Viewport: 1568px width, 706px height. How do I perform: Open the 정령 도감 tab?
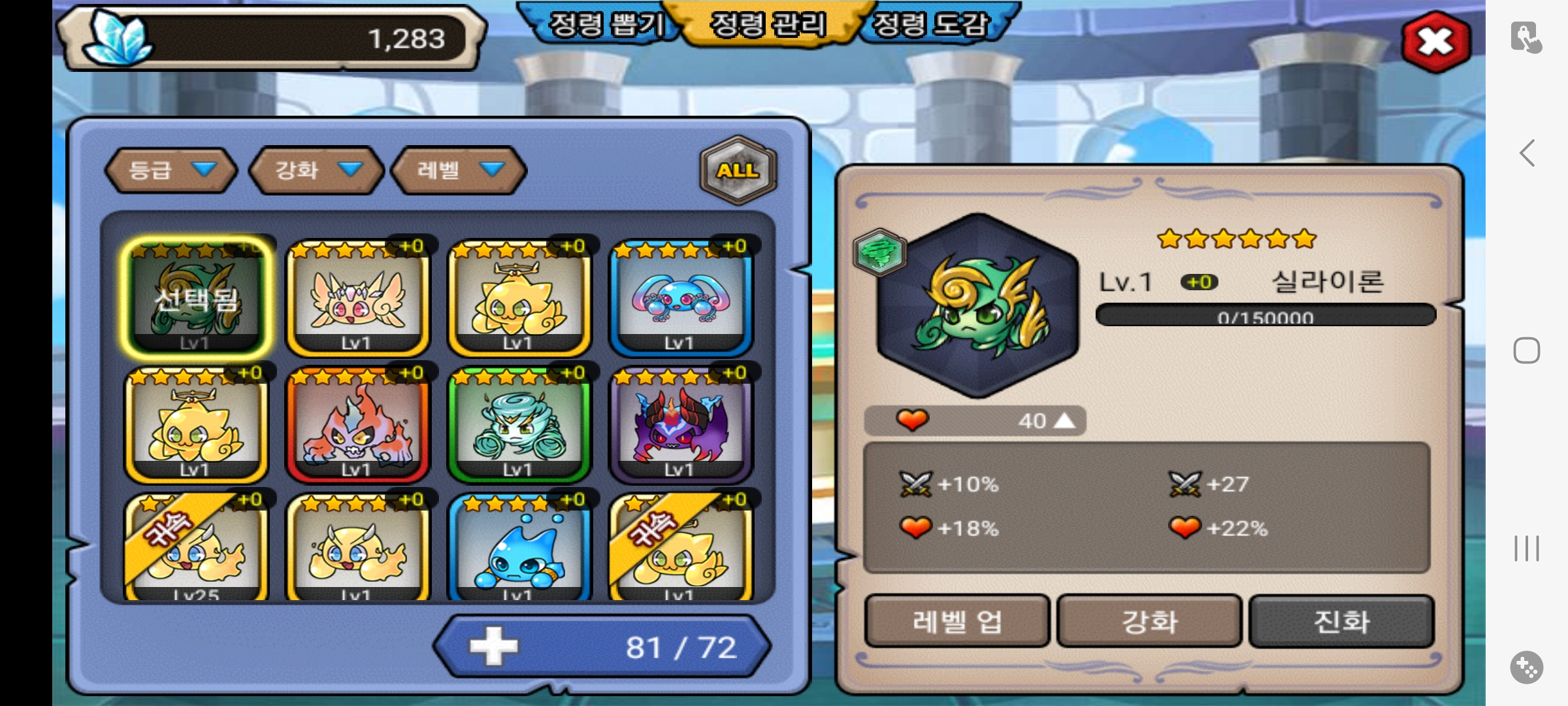pos(930,25)
